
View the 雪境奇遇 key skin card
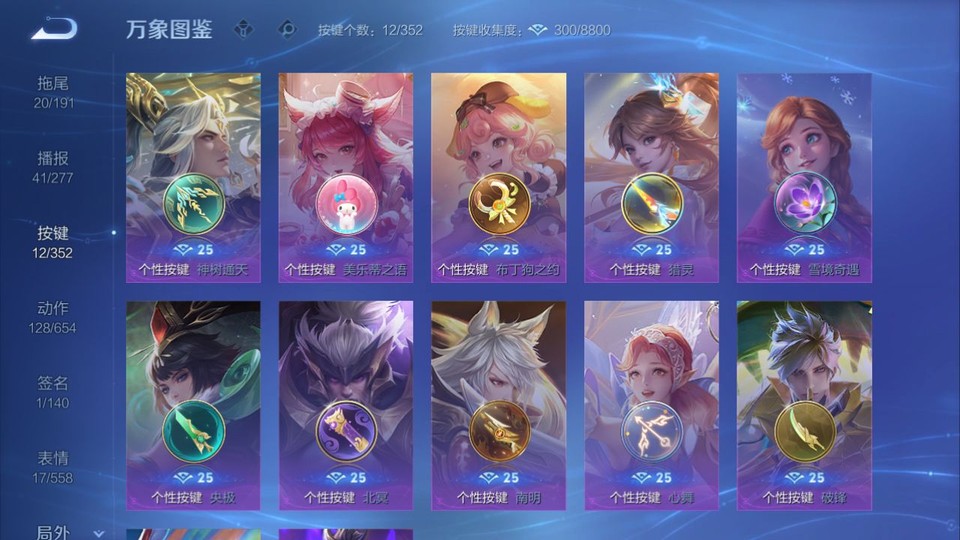tap(804, 177)
